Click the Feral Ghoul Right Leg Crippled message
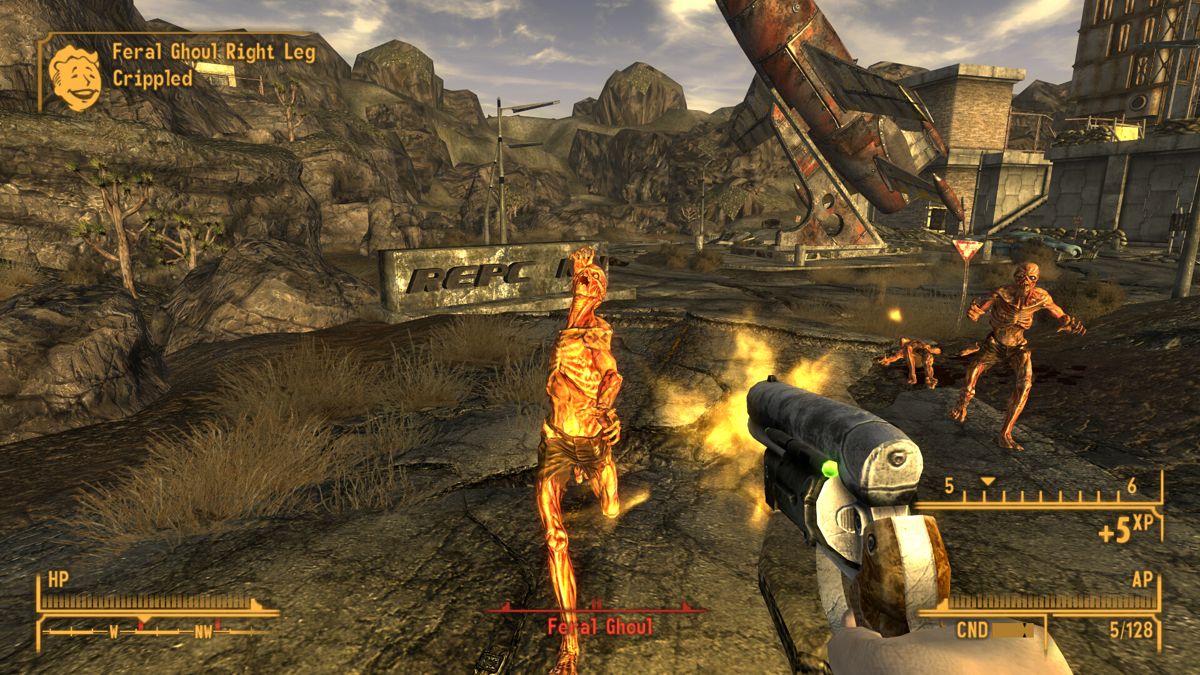Image resolution: width=1200 pixels, height=675 pixels. point(212,65)
